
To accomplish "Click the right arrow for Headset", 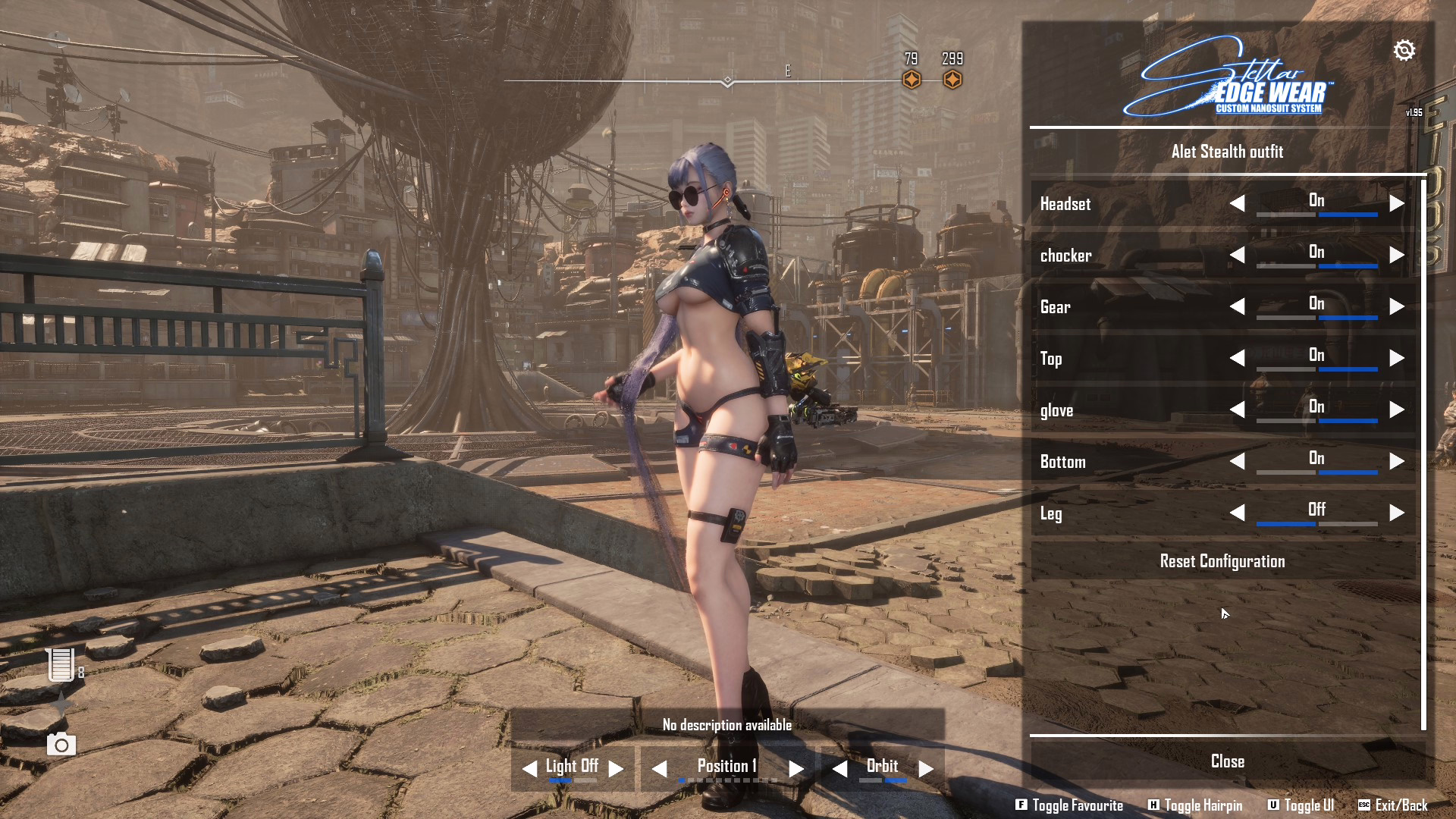I will (1396, 203).
